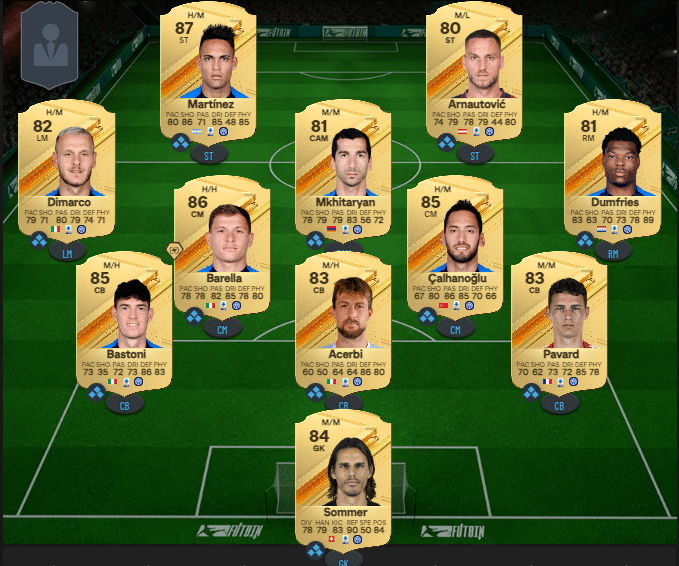
Task: Select the Çalhanoğlu midfielder card
Action: point(455,247)
